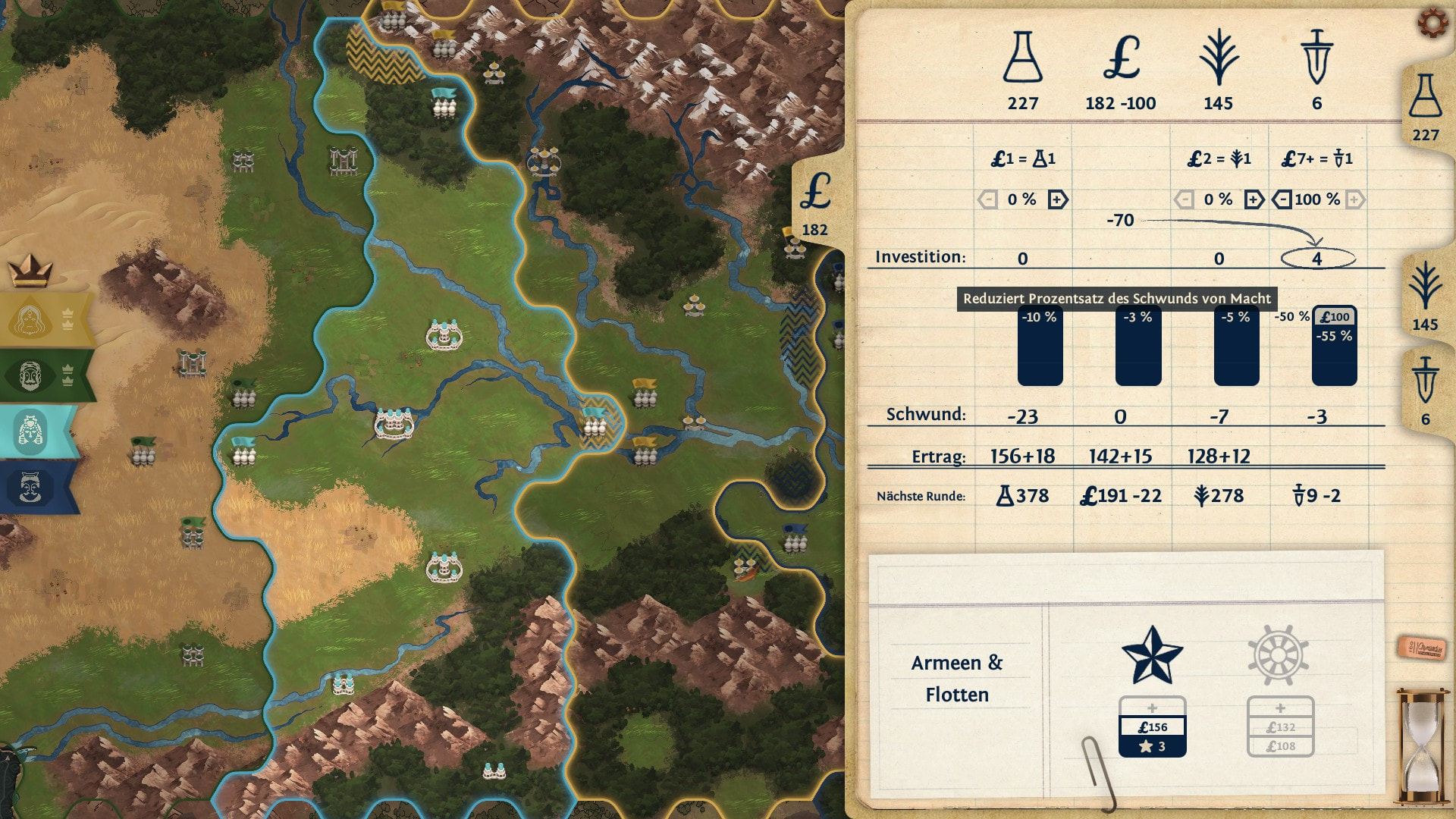This screenshot has height=819, width=1456.
Task: Buy an army for £156
Action: click(x=1152, y=726)
